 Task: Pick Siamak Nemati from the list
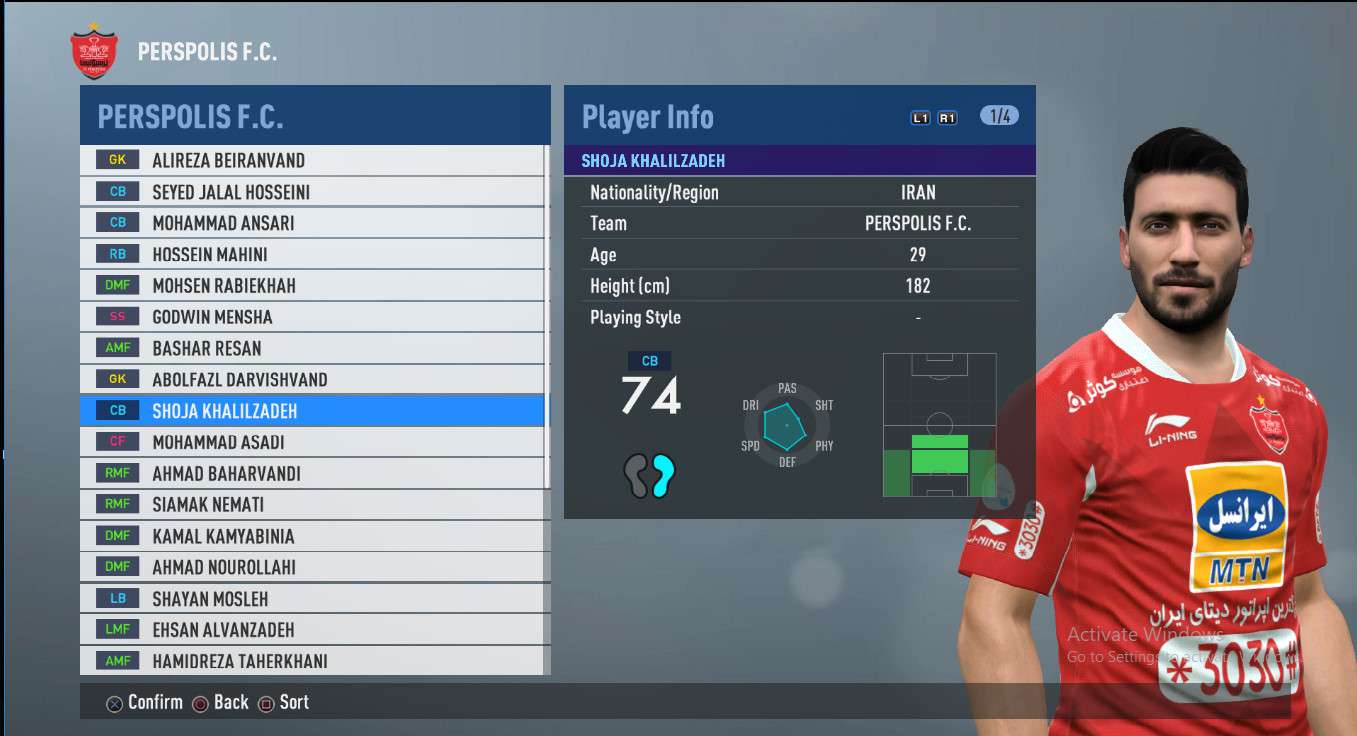point(313,505)
